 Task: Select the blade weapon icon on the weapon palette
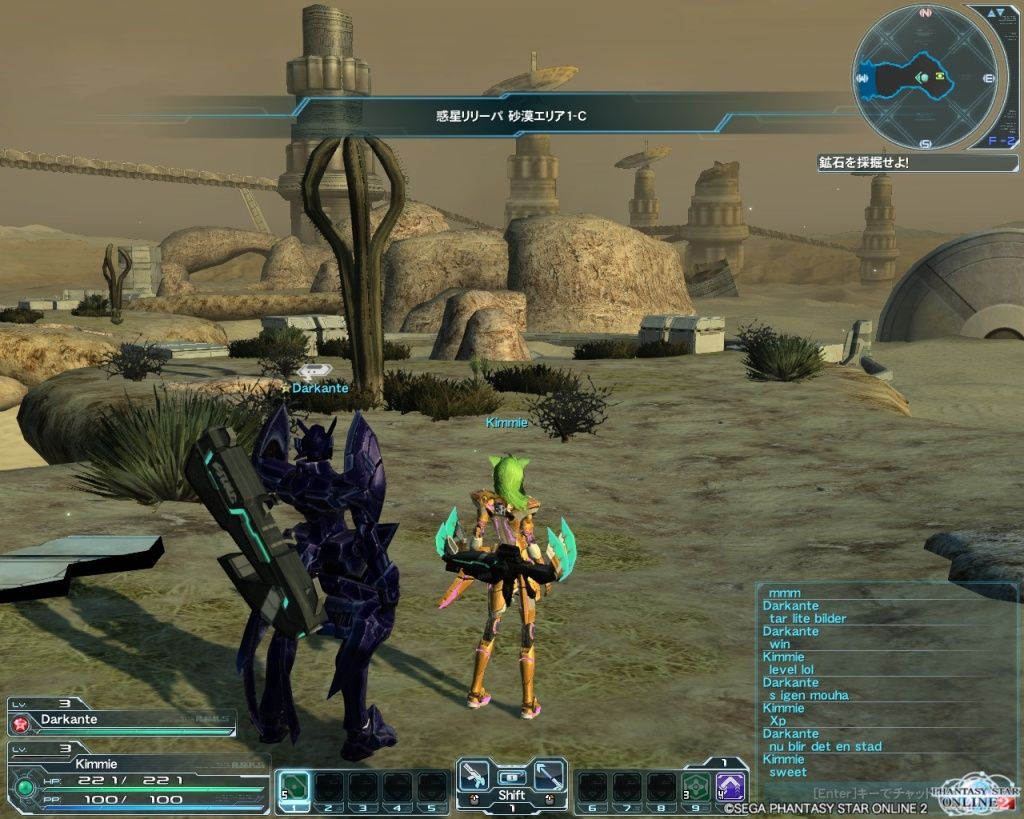coord(549,776)
